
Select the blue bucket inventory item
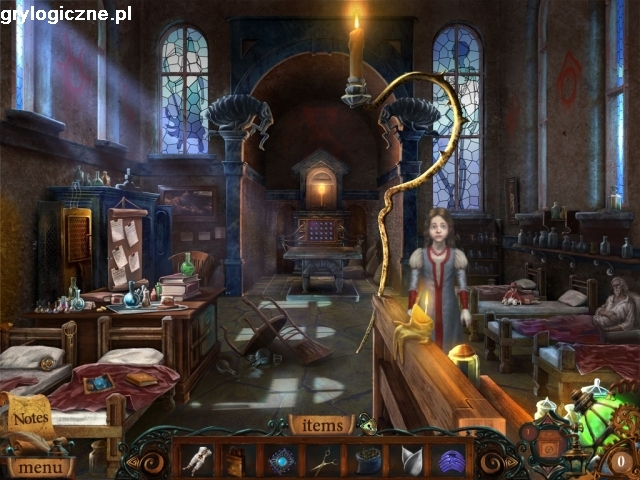tap(367, 461)
